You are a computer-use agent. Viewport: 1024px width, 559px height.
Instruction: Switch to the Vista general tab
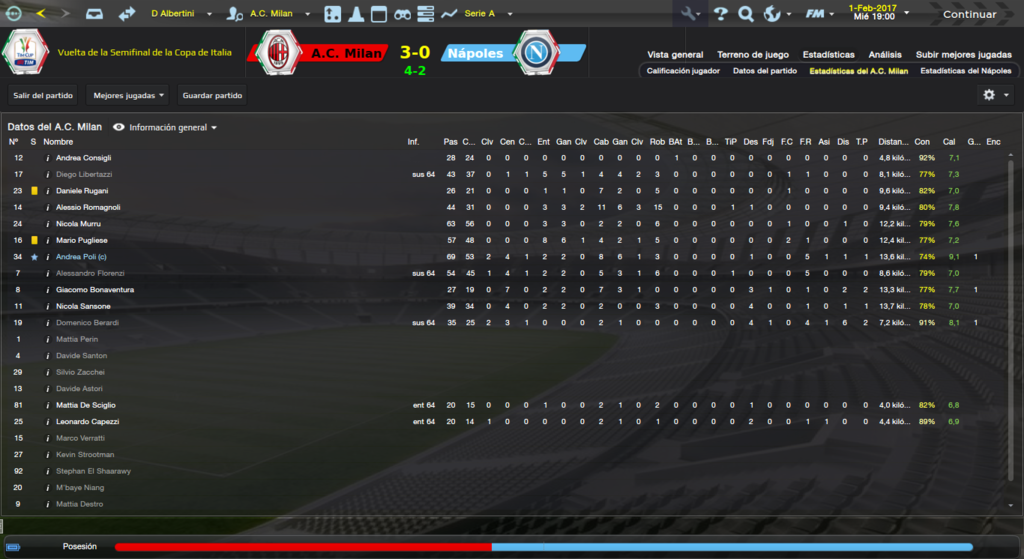(x=675, y=54)
